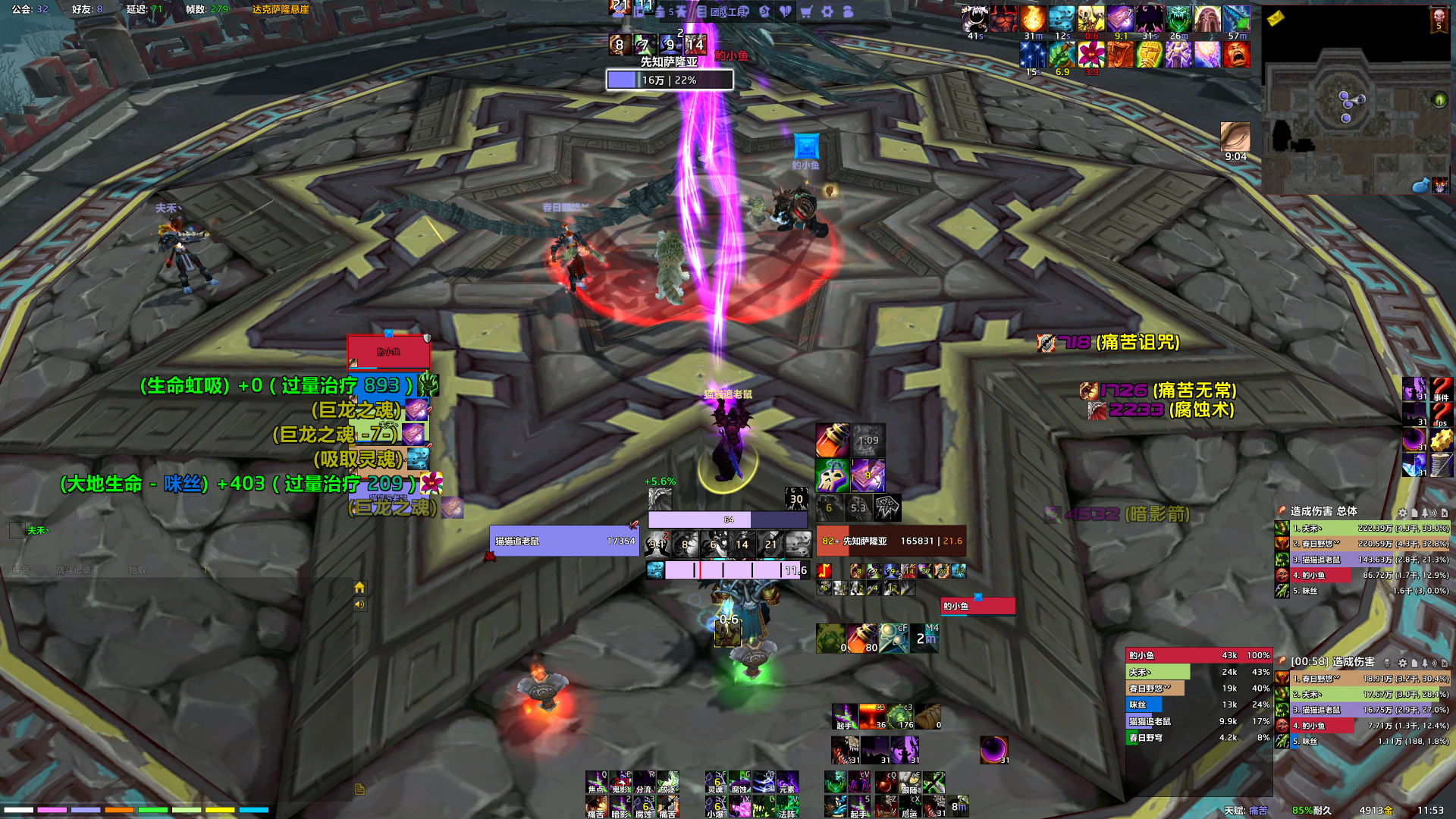Activate the 法阵 circle ability
This screenshot has height=819, width=1456.
[x=786, y=807]
